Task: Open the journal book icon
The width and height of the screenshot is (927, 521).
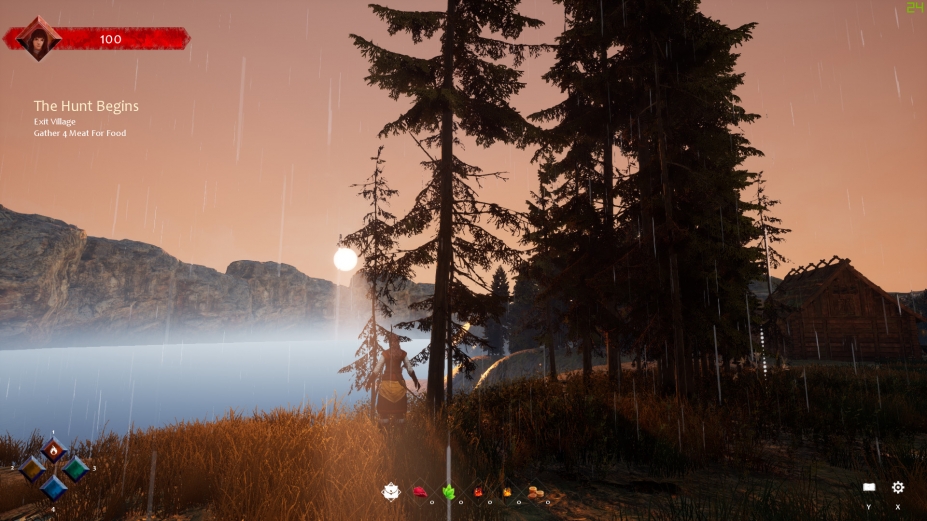Action: click(x=869, y=487)
